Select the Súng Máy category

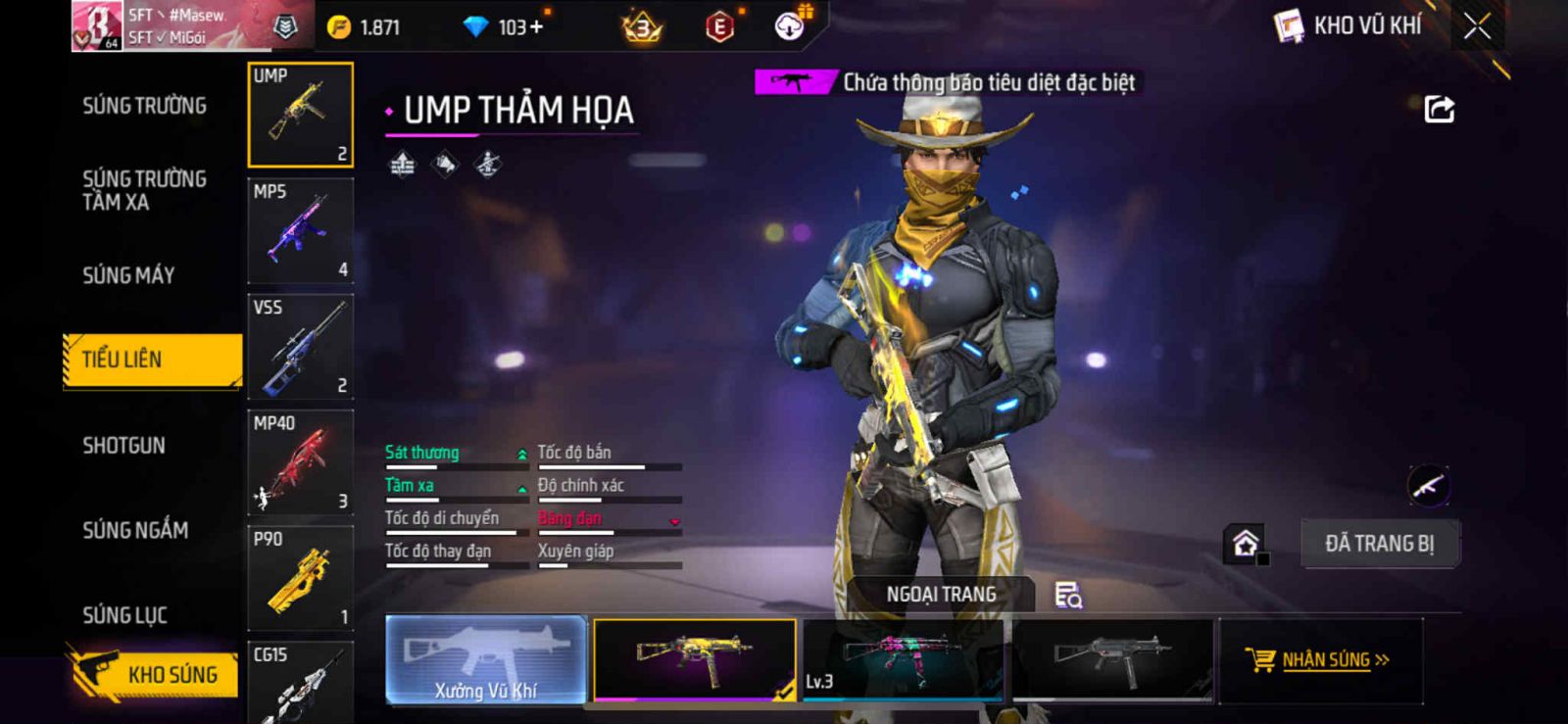tap(128, 276)
